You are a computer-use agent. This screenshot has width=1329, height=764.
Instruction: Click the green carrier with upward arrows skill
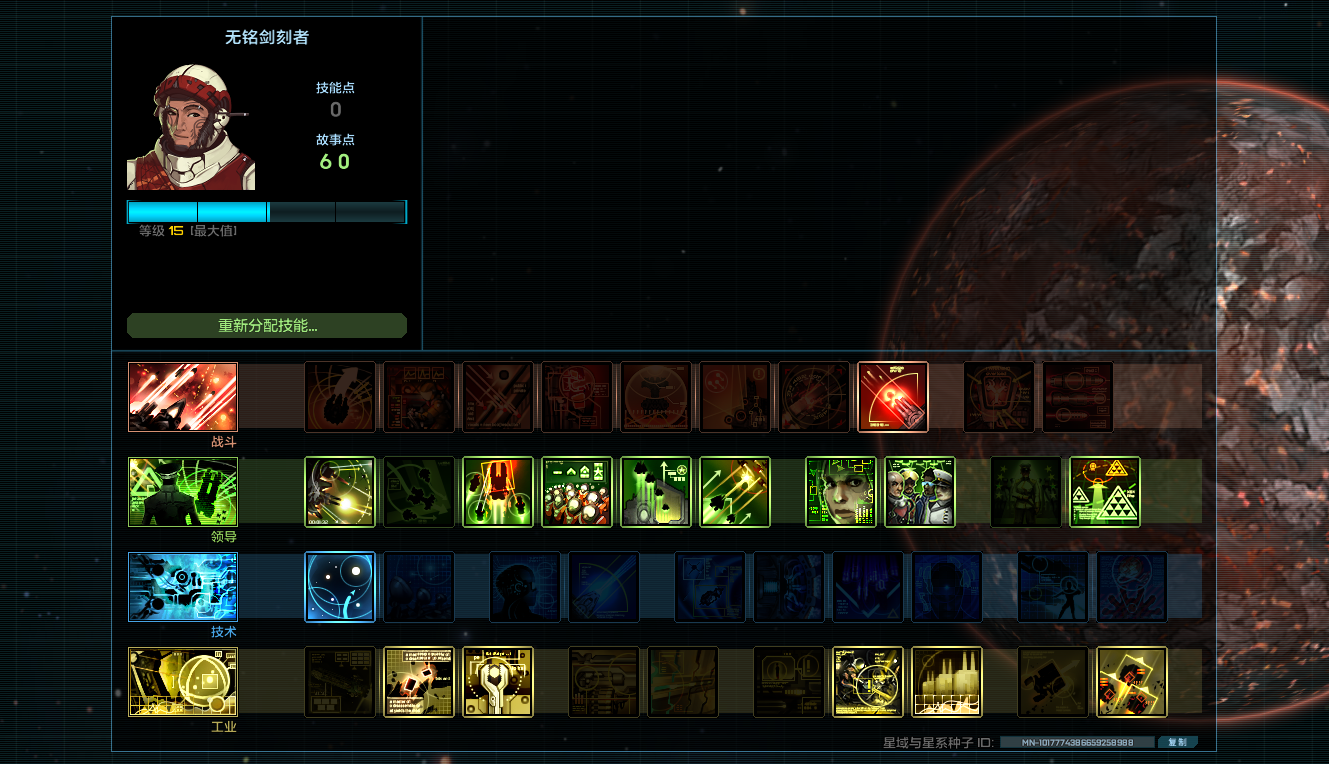tap(656, 492)
